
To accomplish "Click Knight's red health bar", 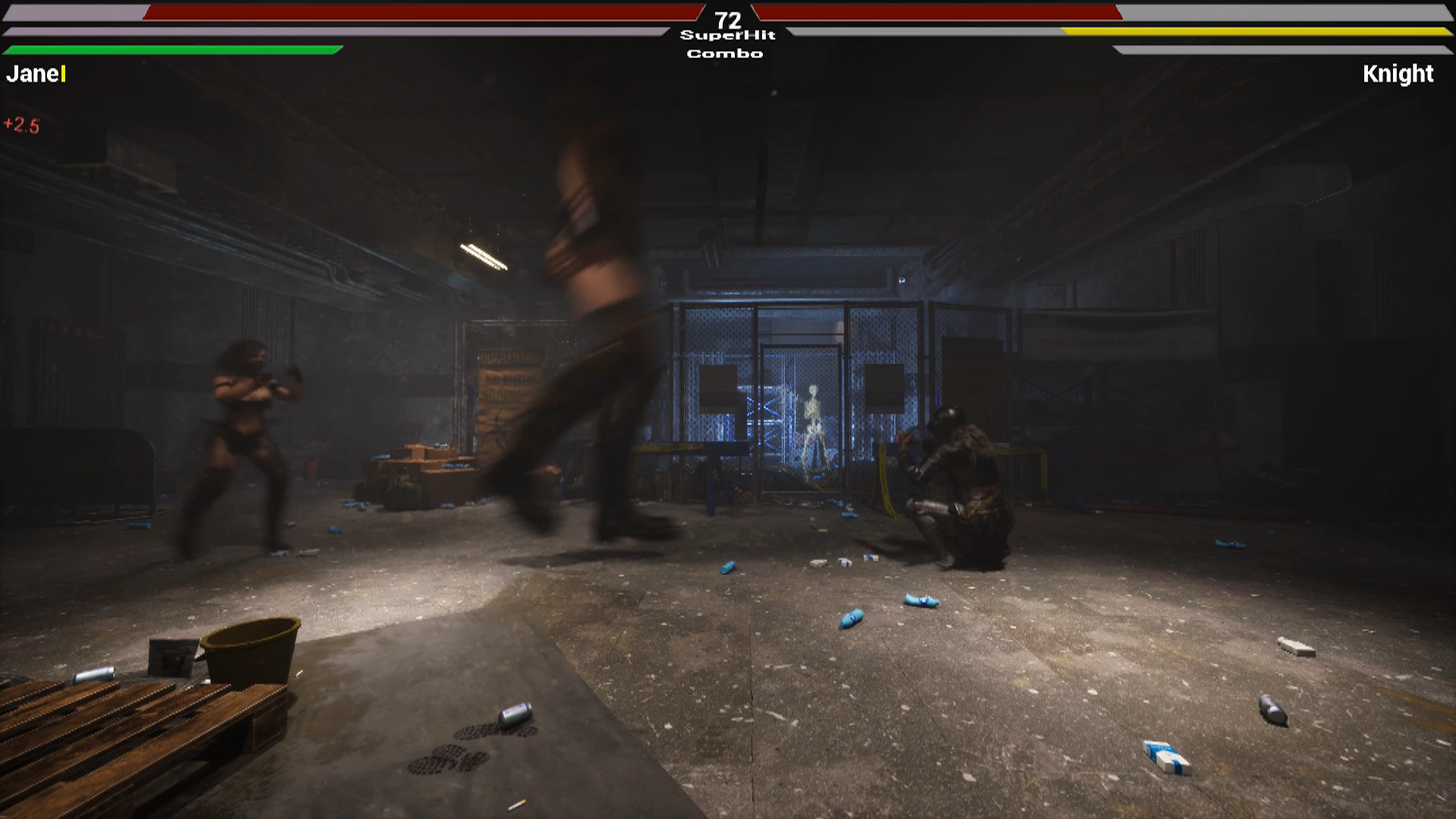I will 940,12.
